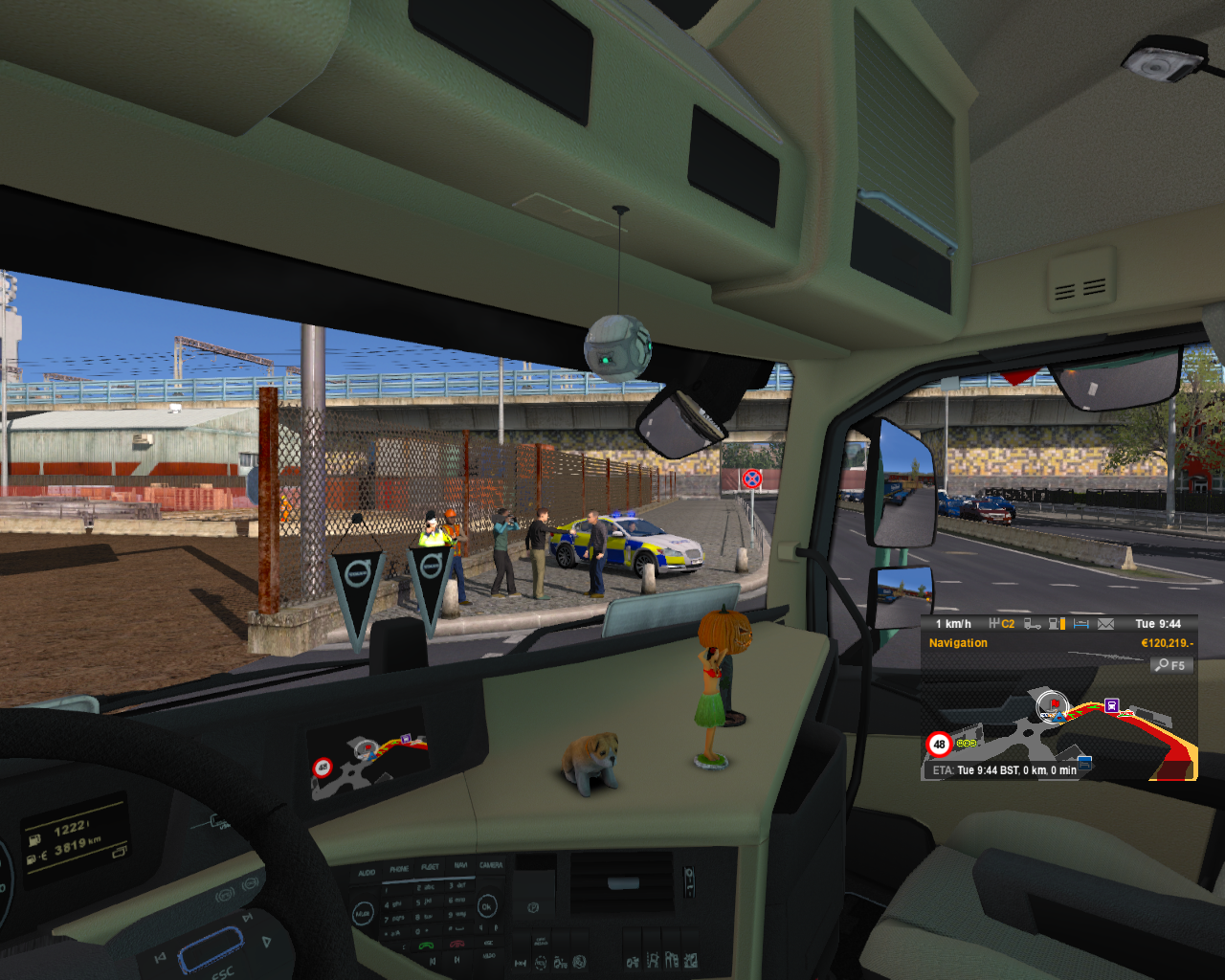Open messages via the envelope icon
1225x980 pixels.
coord(1105,625)
